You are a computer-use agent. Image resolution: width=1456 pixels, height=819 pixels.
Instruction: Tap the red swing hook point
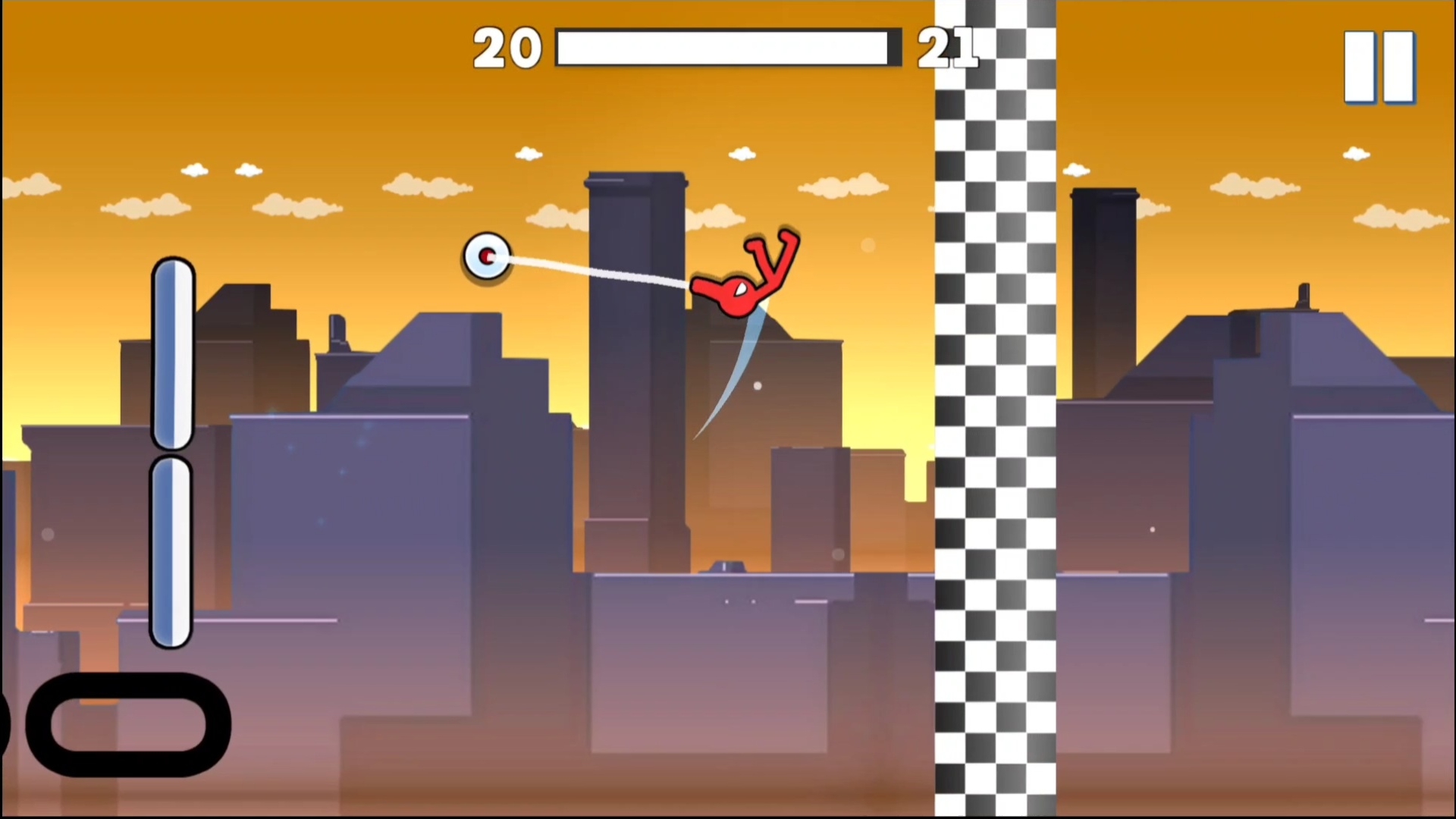point(488,257)
